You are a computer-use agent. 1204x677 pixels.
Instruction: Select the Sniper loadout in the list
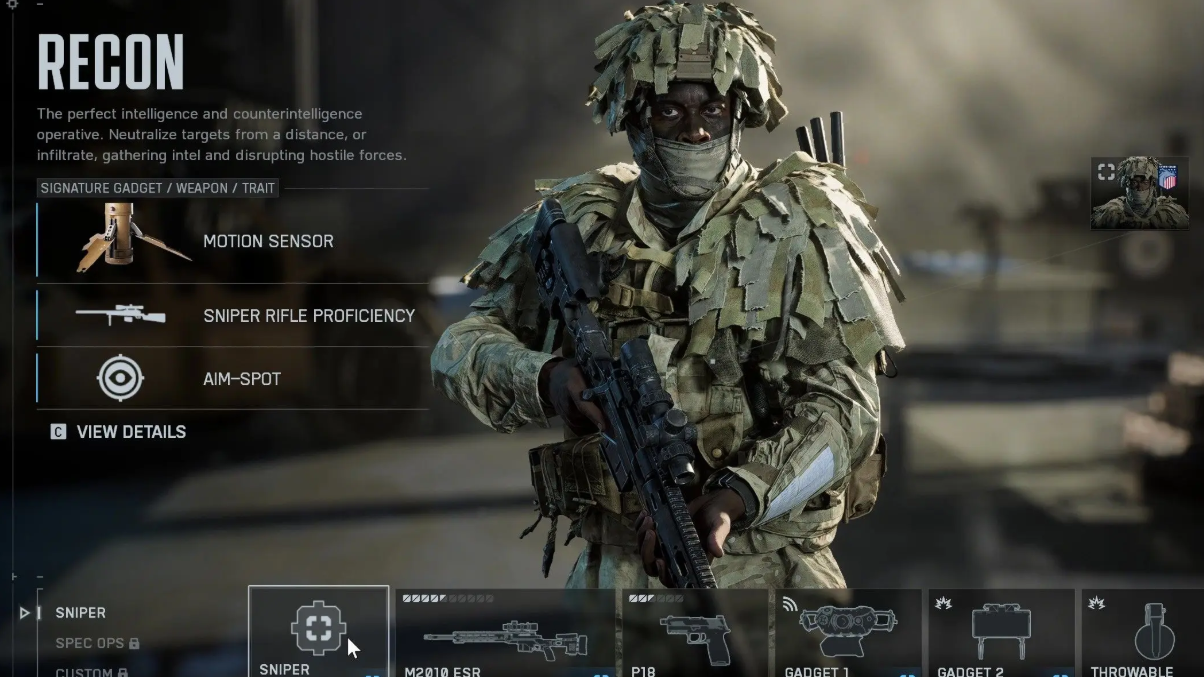click(x=80, y=613)
